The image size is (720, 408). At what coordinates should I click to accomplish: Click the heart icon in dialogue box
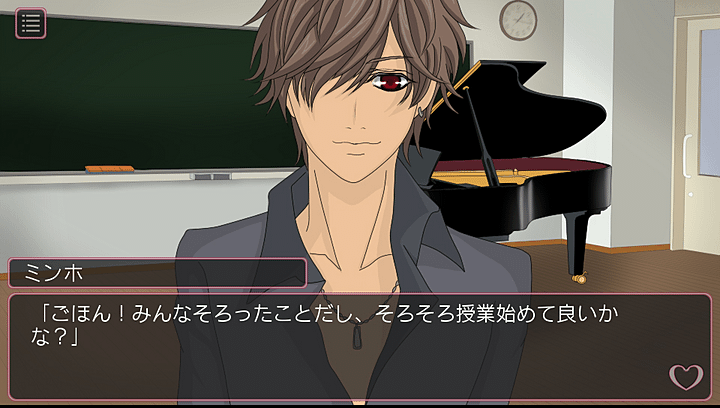[685, 377]
